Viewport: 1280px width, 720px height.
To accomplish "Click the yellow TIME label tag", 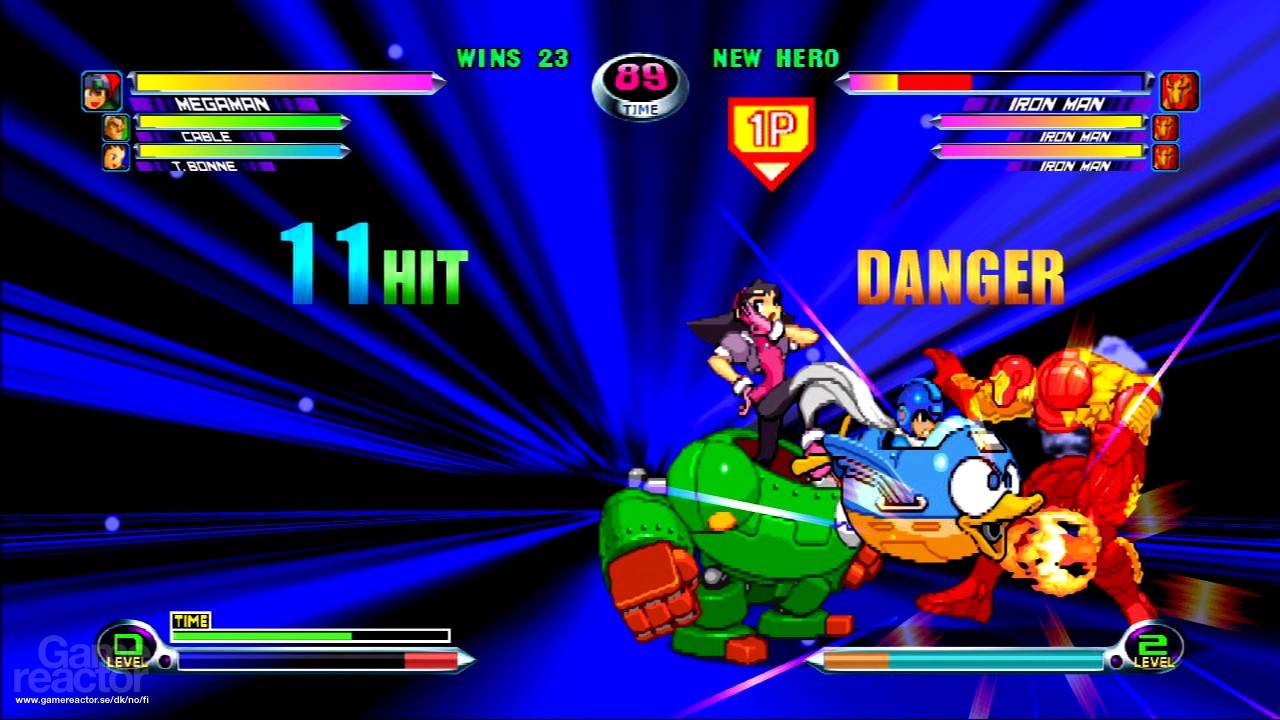I will point(190,621).
